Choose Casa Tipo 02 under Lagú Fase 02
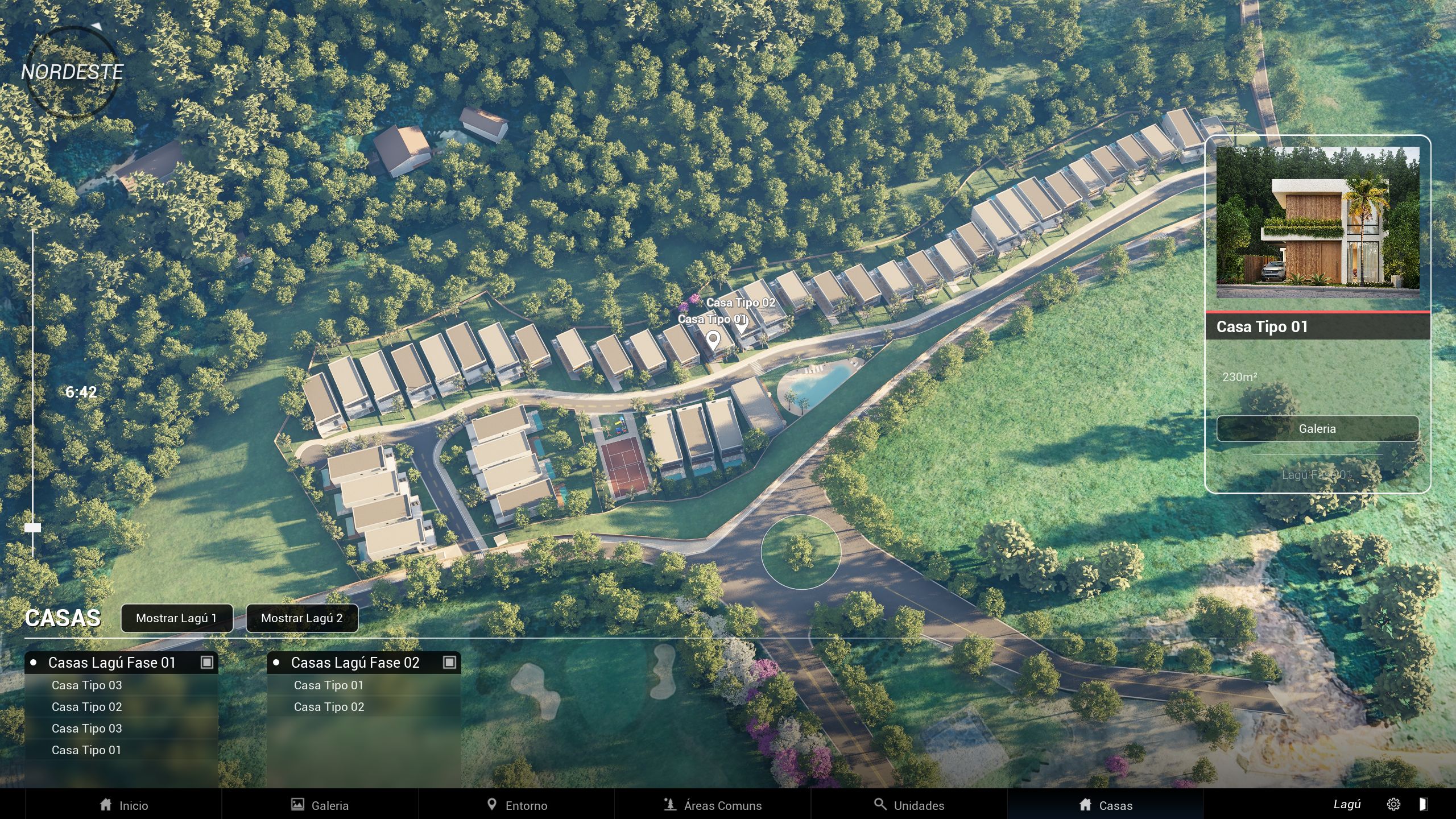Image resolution: width=1456 pixels, height=819 pixels. point(329,707)
